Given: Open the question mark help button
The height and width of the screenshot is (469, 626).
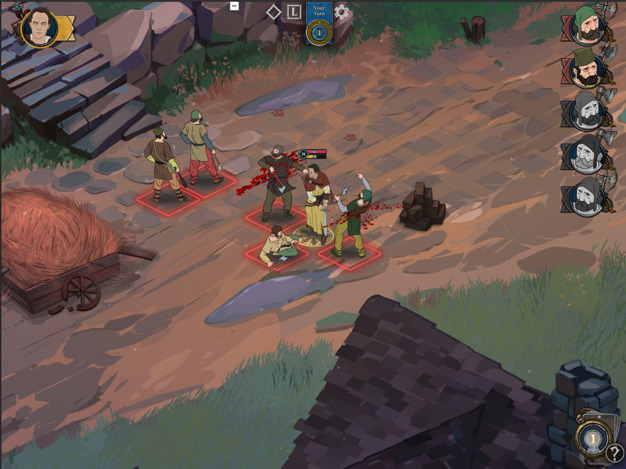Looking at the screenshot, I should [x=615, y=454].
